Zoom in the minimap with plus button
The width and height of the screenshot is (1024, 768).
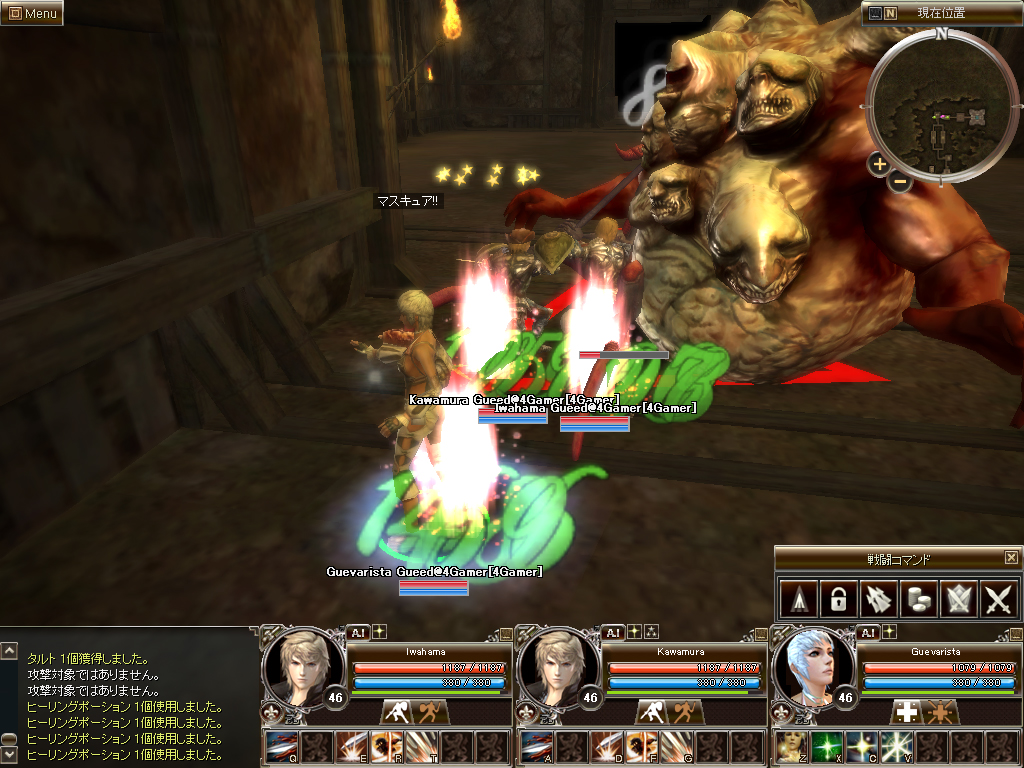(x=879, y=164)
